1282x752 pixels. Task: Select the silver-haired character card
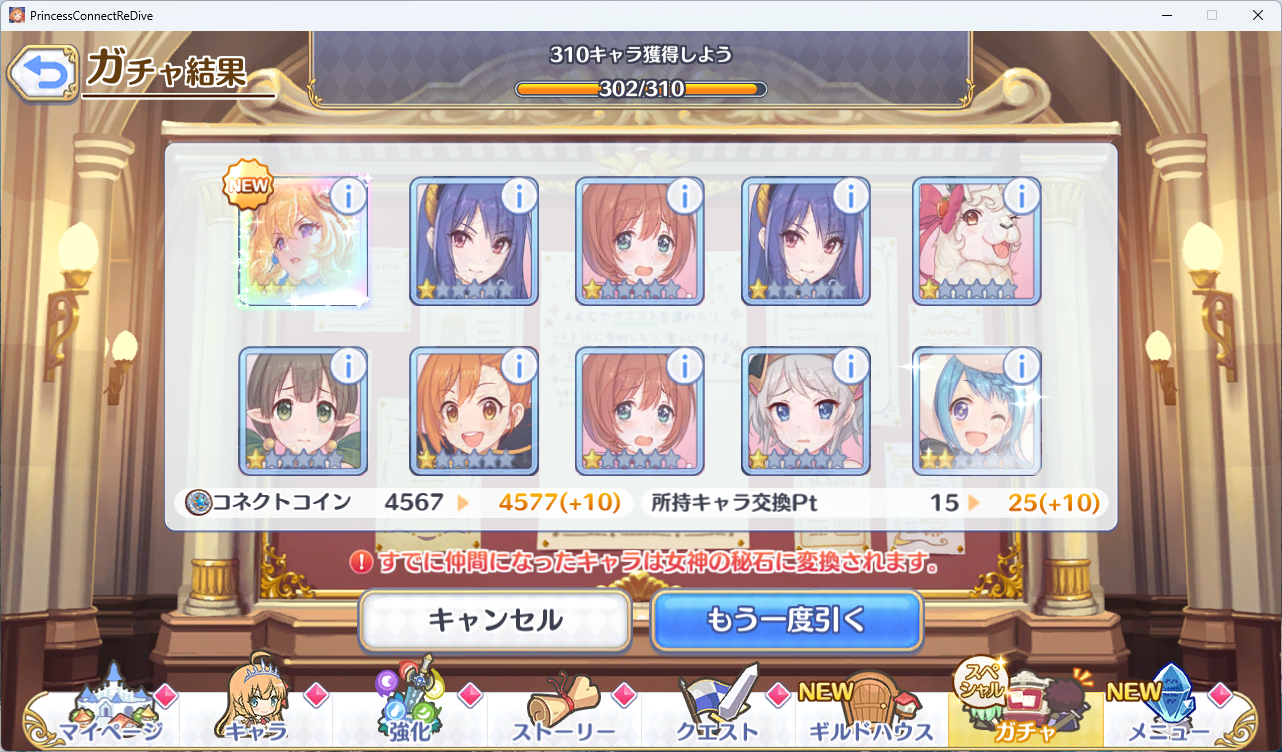tap(805, 412)
